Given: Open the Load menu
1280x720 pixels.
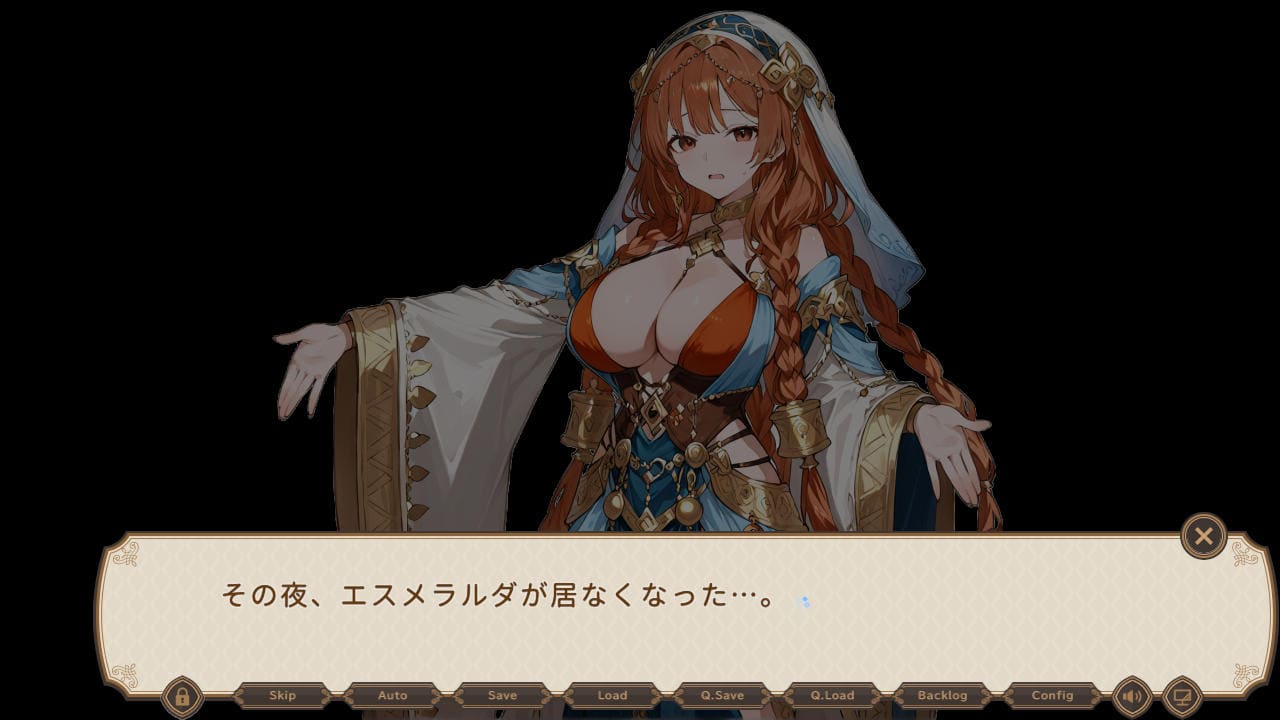Looking at the screenshot, I should tap(612, 696).
